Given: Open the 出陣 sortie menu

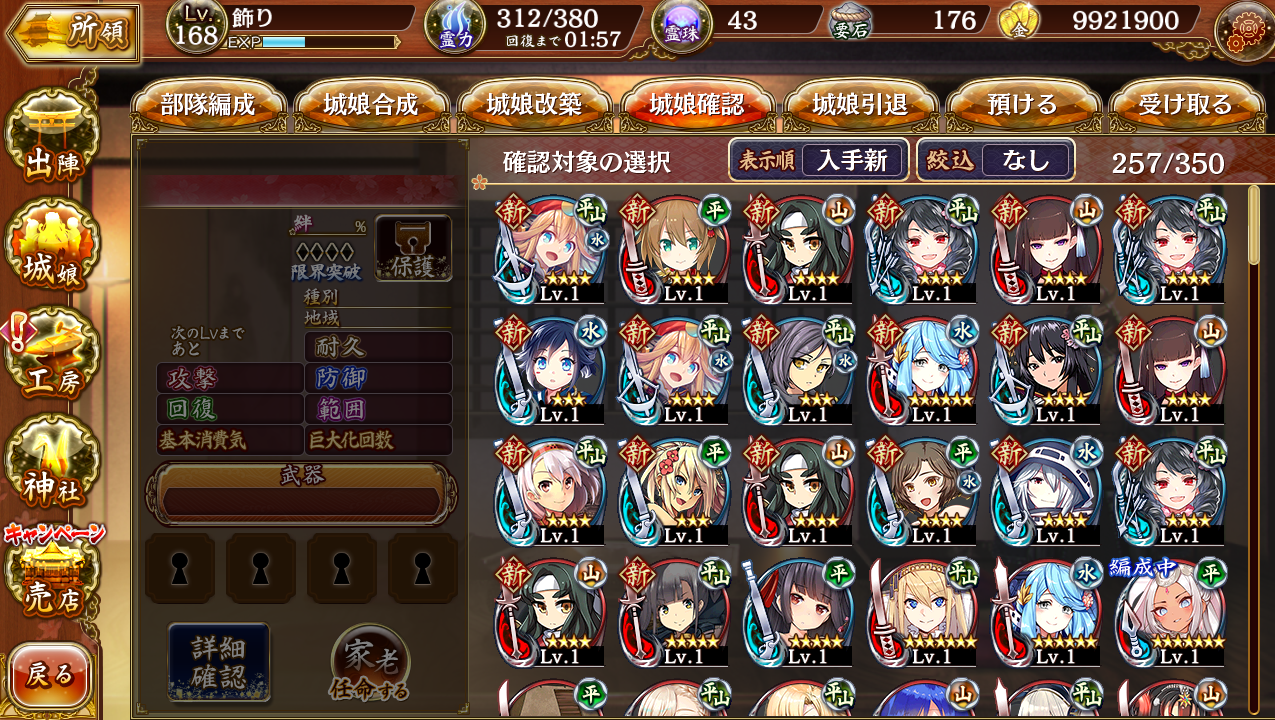Looking at the screenshot, I should pyautogui.click(x=52, y=143).
